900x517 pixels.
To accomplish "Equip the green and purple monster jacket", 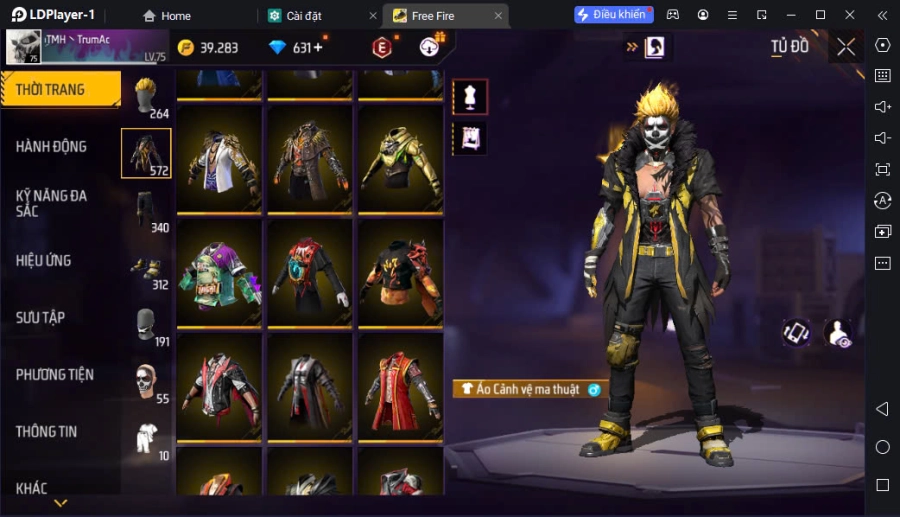I will point(219,274).
